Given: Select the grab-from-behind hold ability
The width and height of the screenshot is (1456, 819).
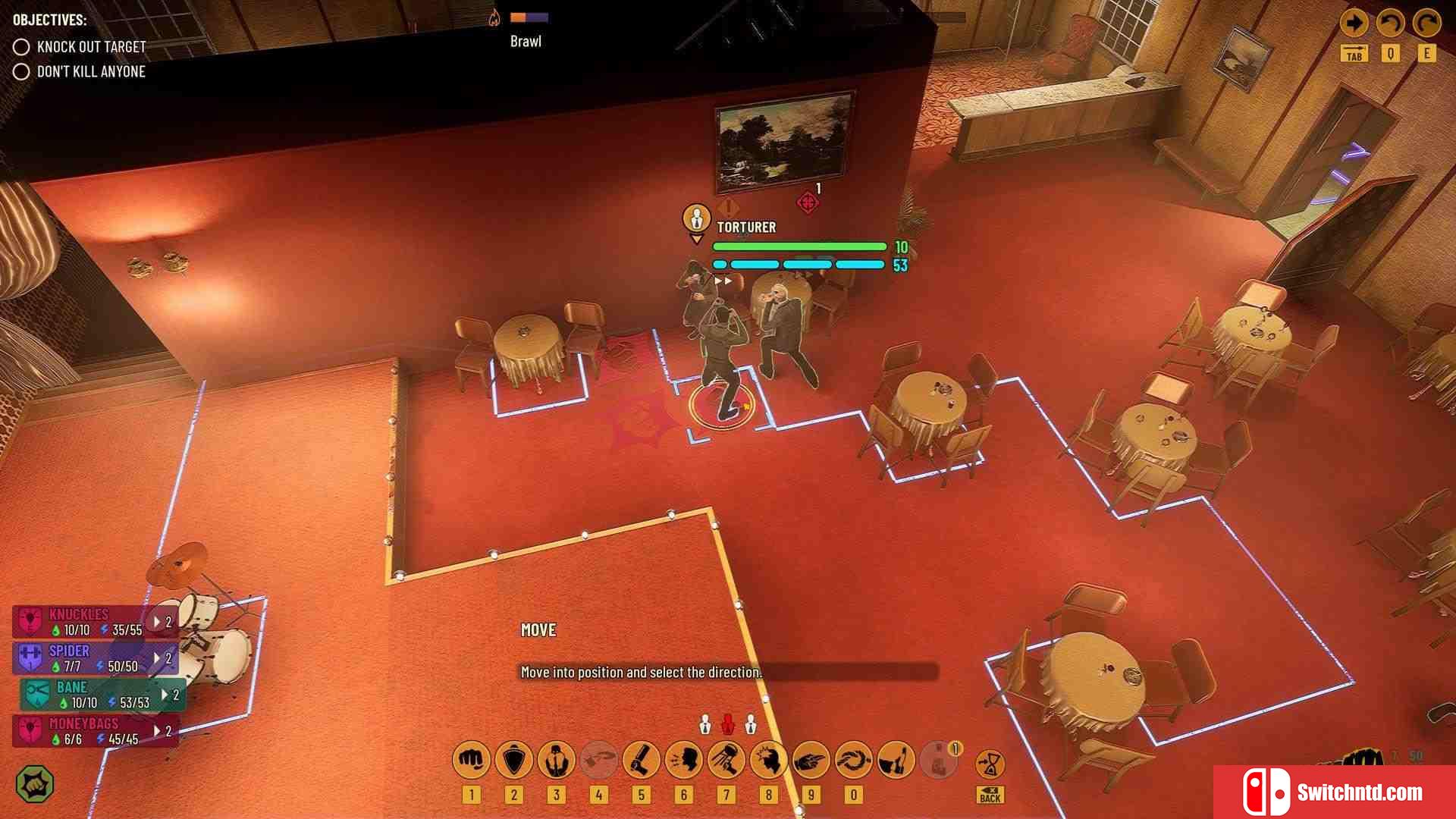Looking at the screenshot, I should [556, 759].
